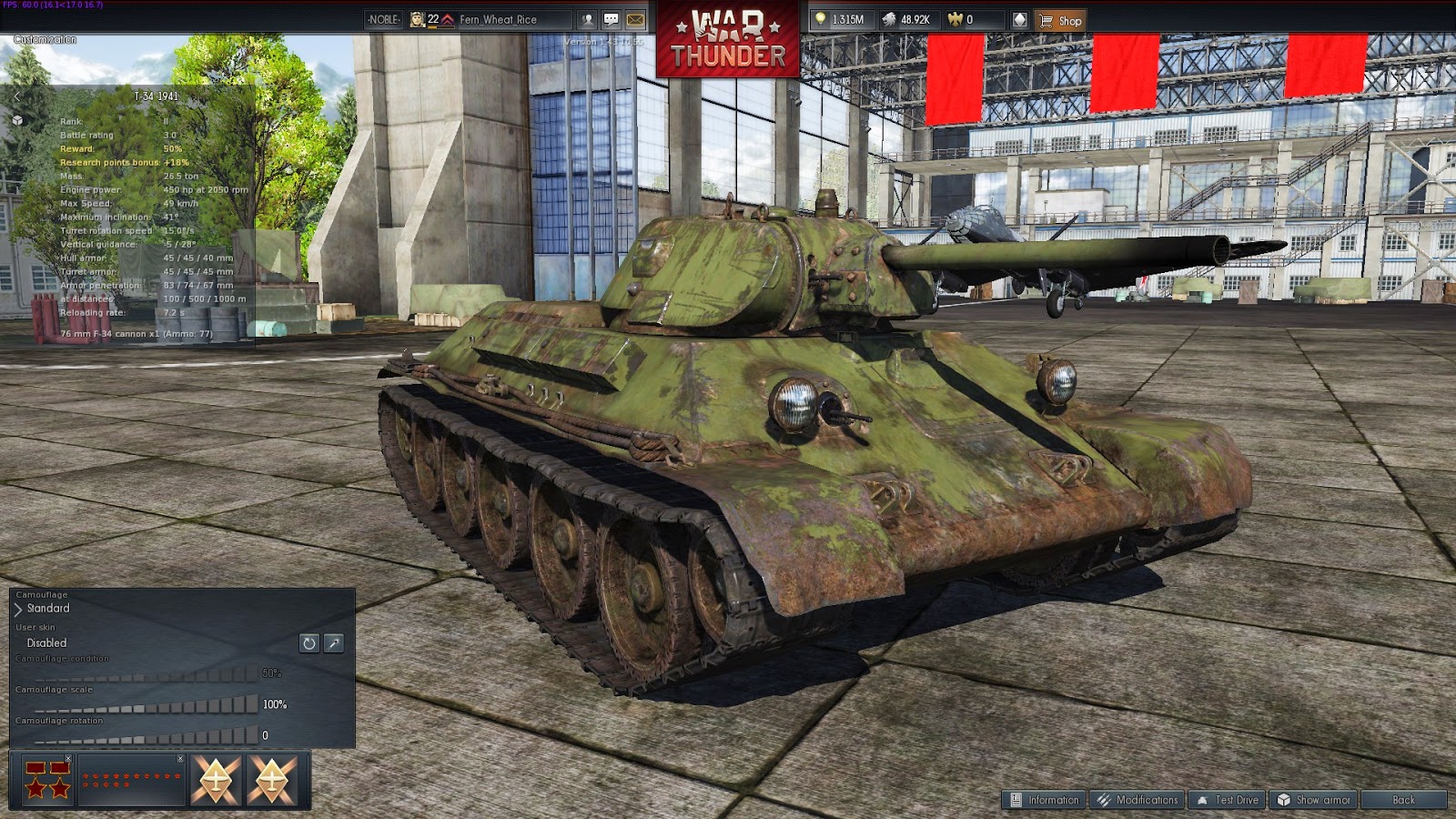The width and height of the screenshot is (1456, 819).
Task: Open the mail envelope icon
Action: 634,19
